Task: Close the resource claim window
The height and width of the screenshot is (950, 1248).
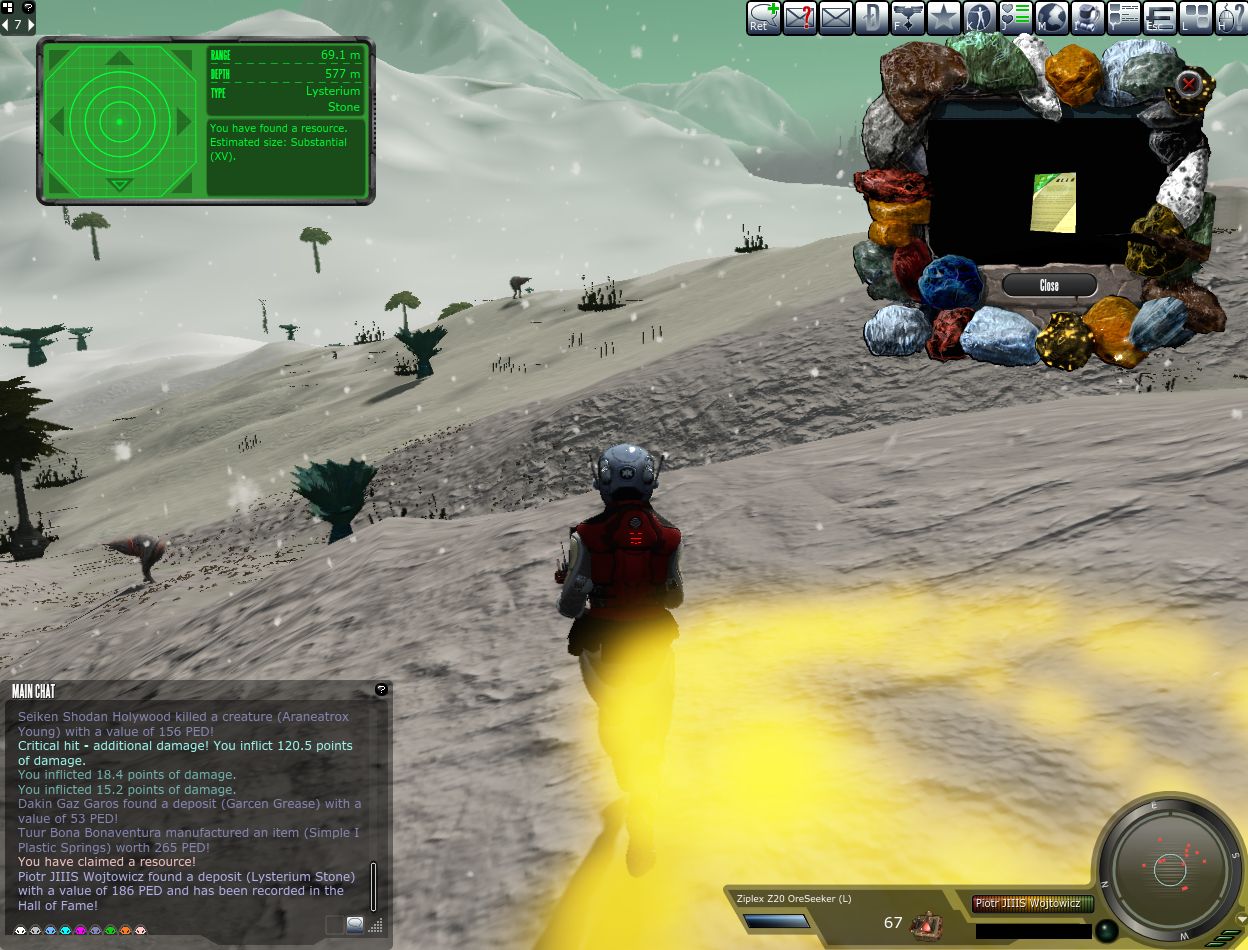Action: click(1049, 285)
